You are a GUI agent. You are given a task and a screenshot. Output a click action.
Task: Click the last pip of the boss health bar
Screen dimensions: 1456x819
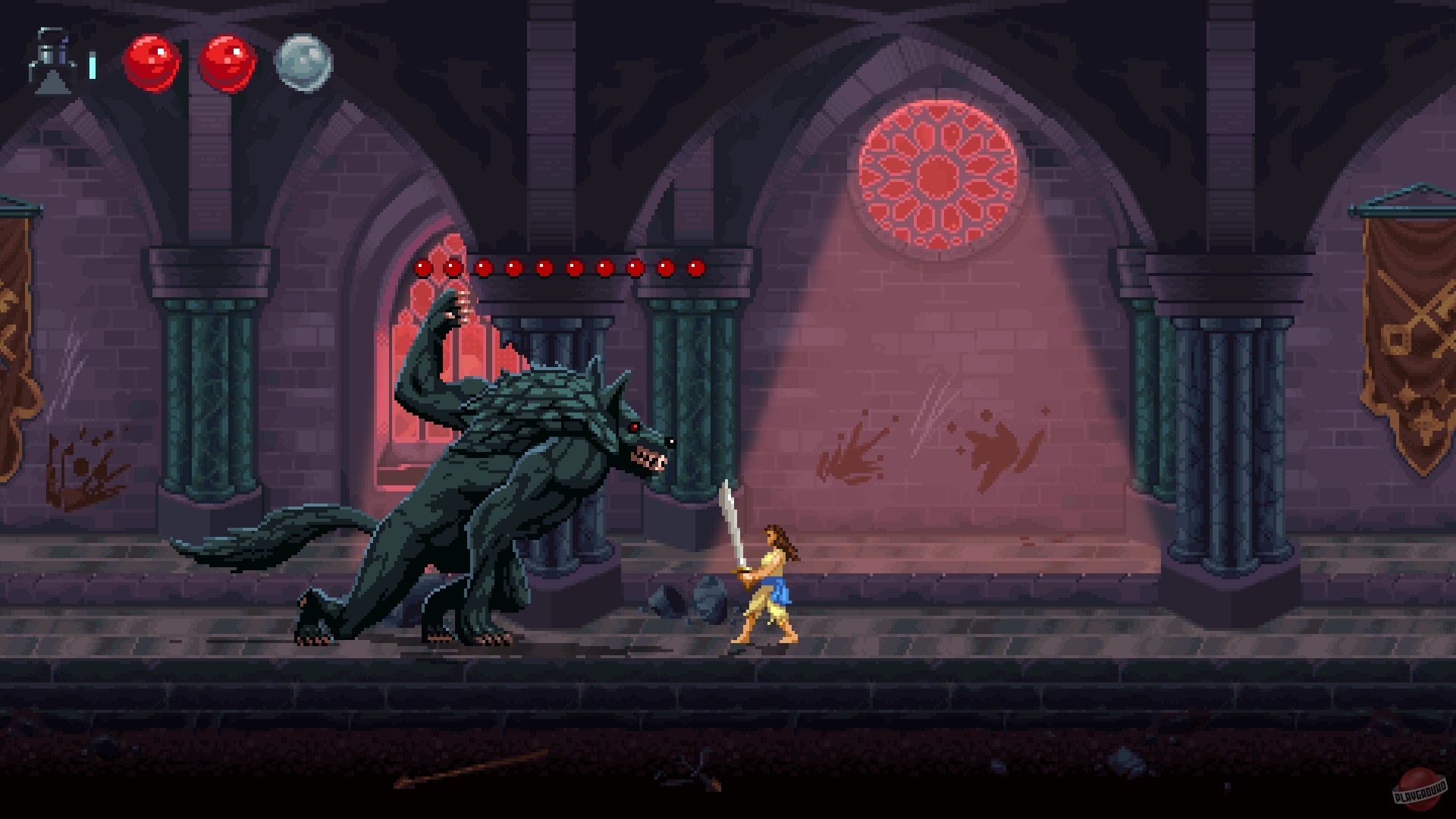point(692,267)
